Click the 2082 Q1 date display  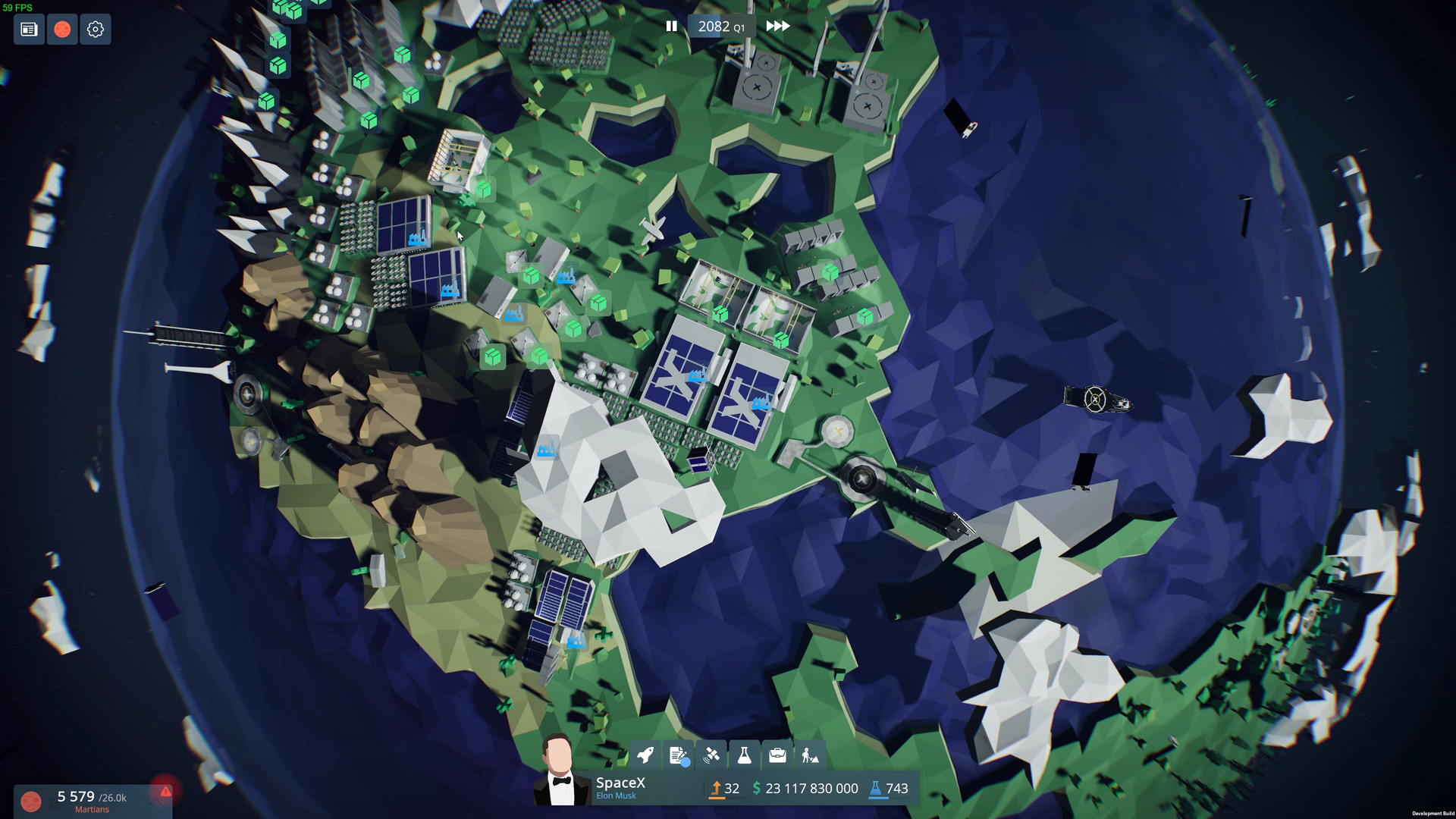721,25
